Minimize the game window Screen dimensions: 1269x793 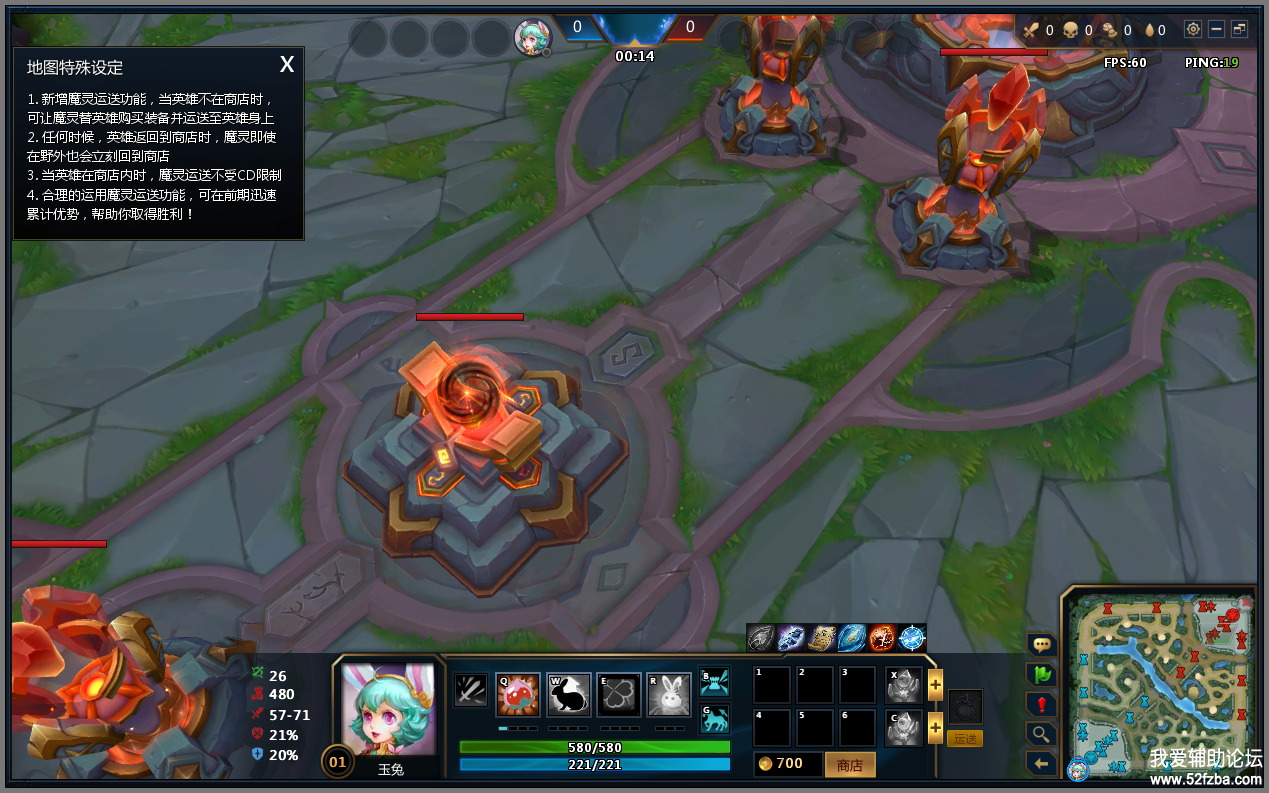[1216, 30]
